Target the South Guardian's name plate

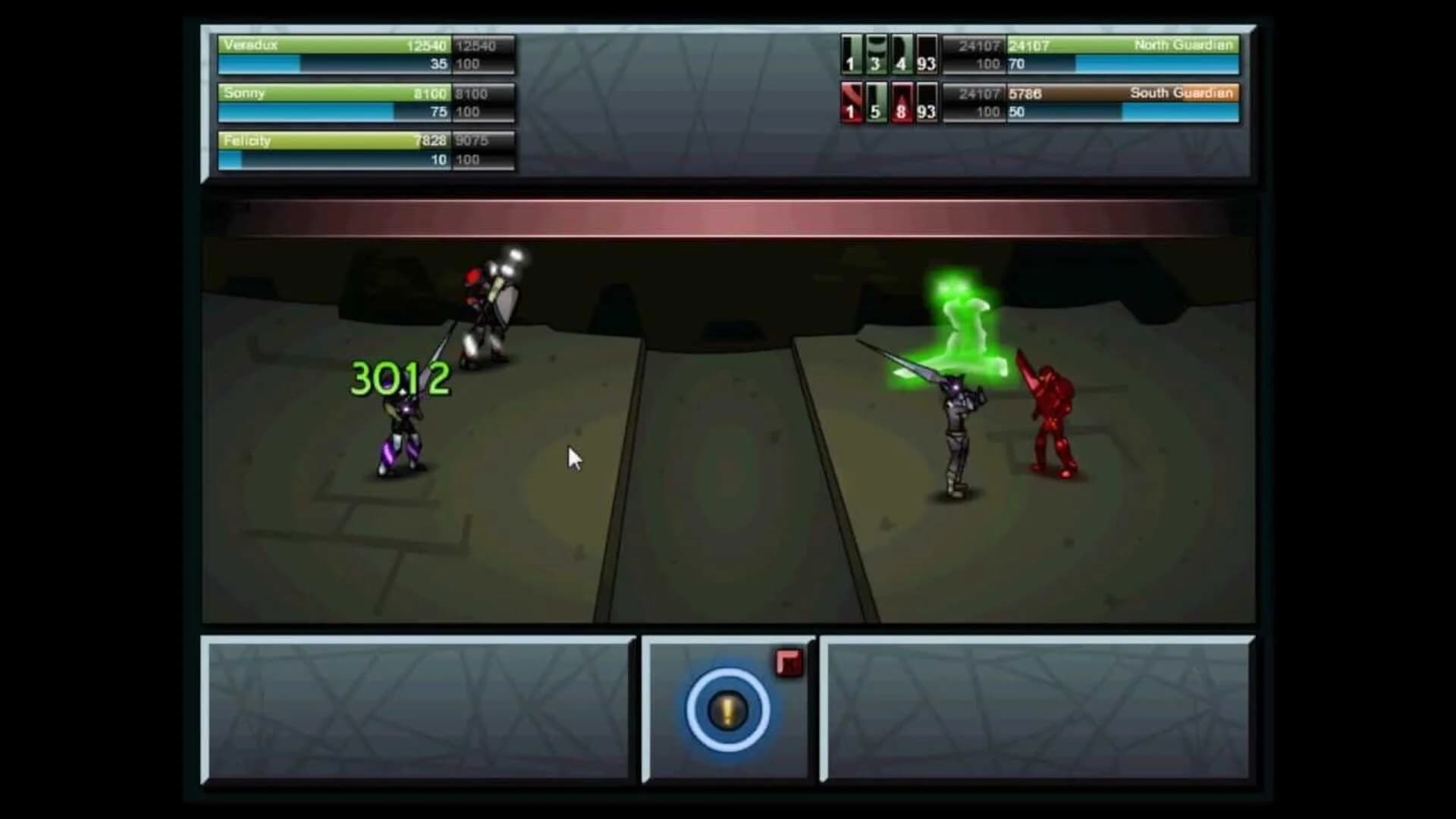tap(1183, 93)
